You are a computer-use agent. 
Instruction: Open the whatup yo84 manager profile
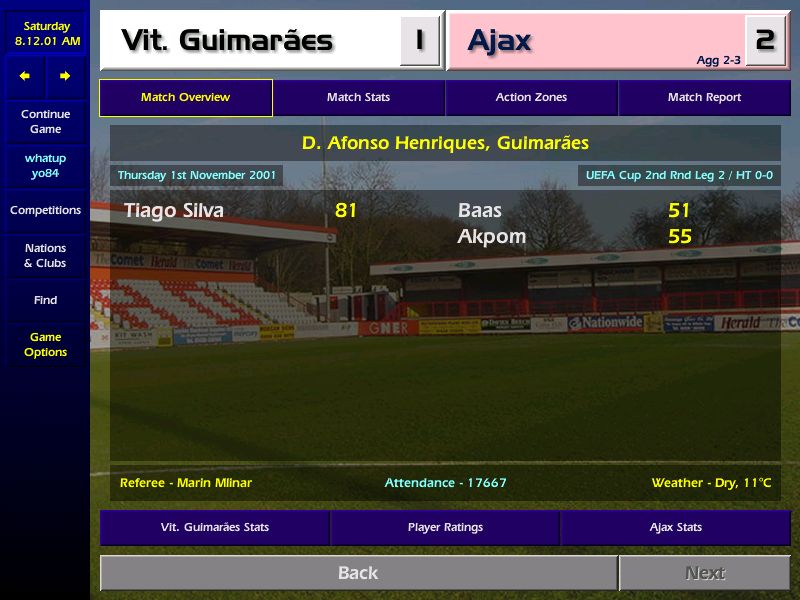coord(45,166)
